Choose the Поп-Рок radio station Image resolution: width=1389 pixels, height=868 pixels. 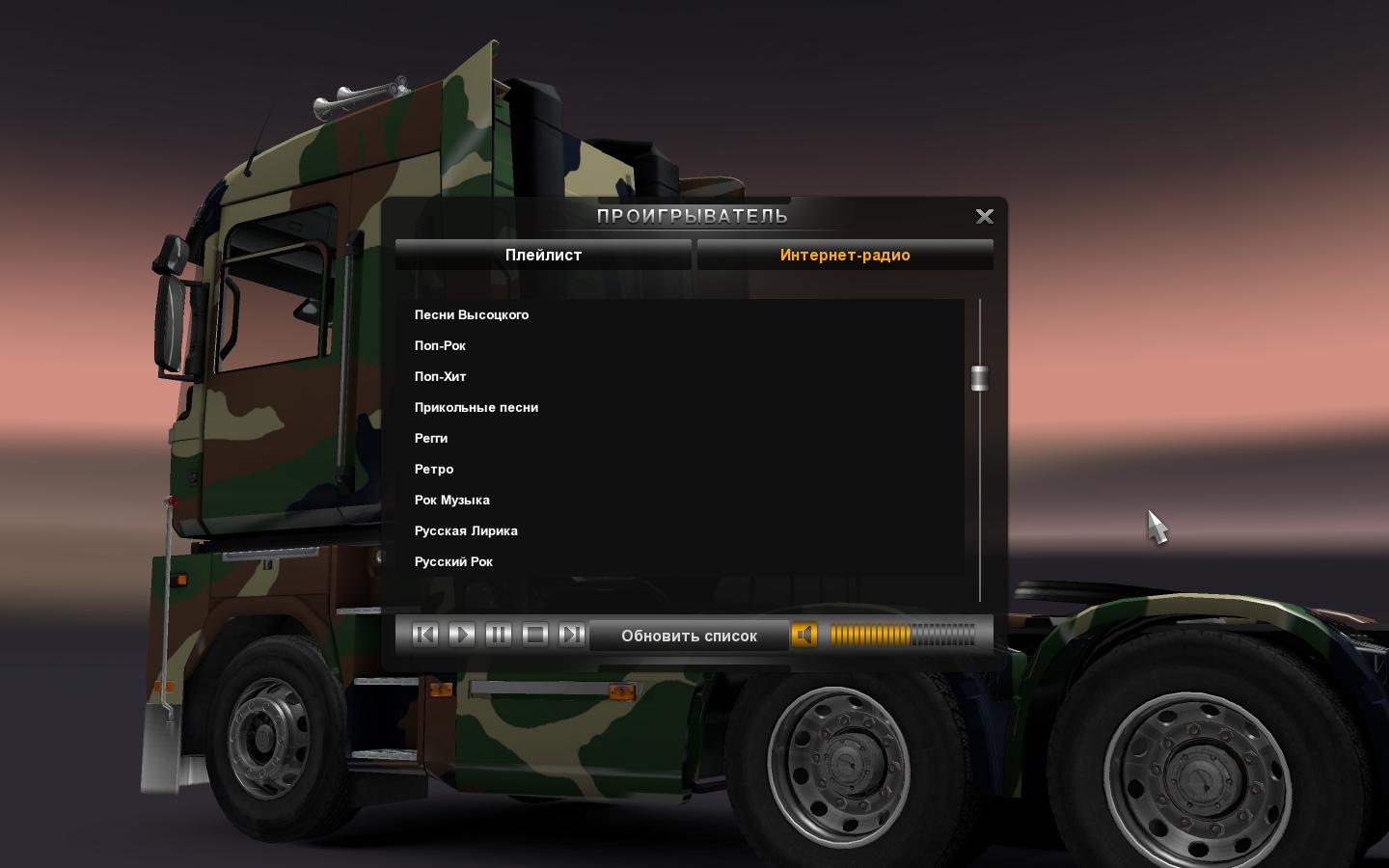[441, 346]
